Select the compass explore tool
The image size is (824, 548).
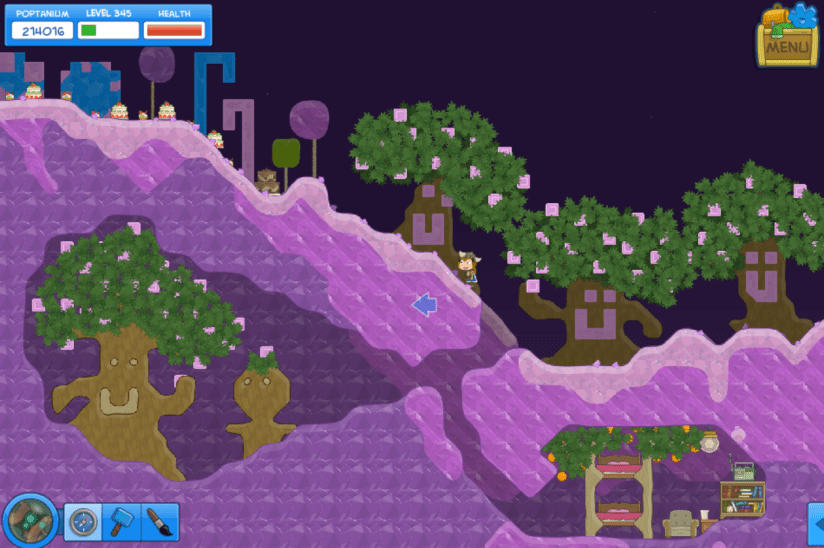click(x=83, y=521)
